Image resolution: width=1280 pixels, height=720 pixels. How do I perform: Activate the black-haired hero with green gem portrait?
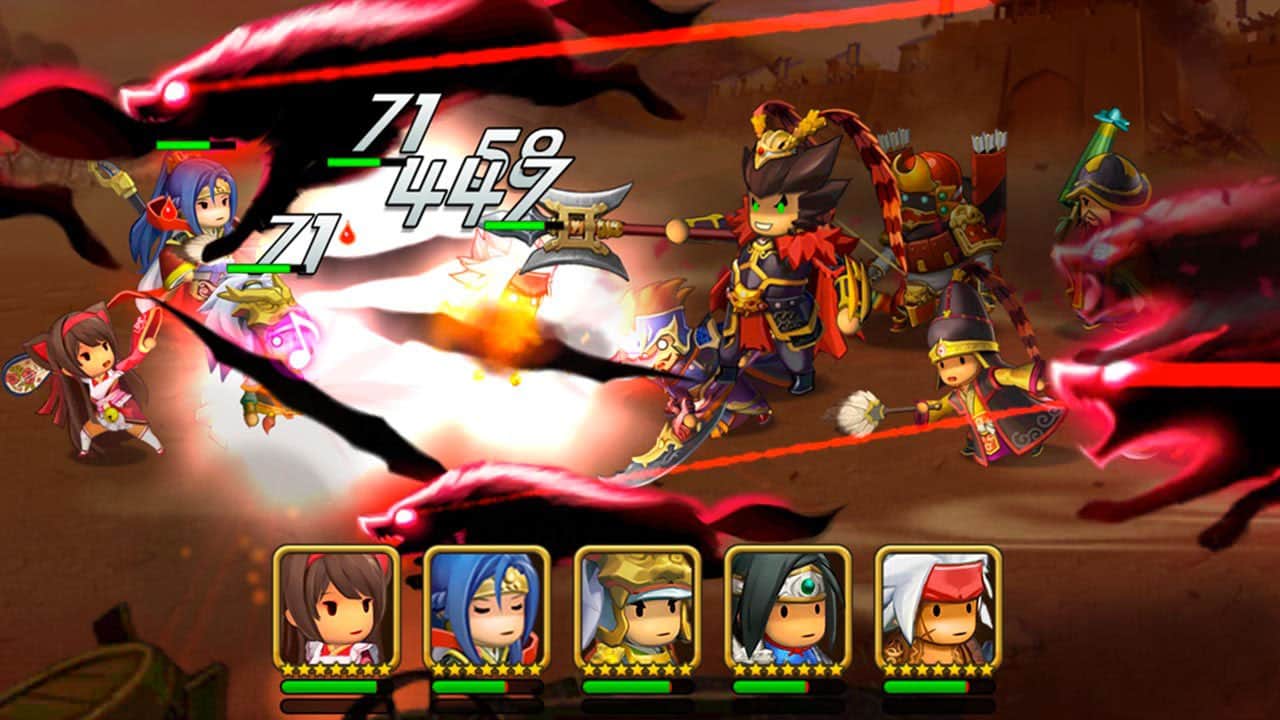click(x=788, y=608)
